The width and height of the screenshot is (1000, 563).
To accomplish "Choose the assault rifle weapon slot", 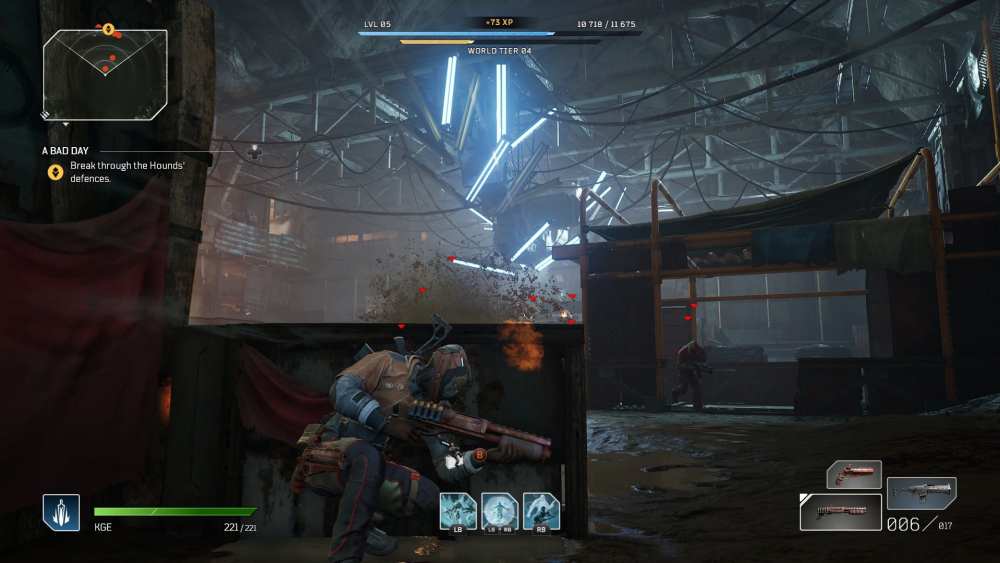I will pyautogui.click(x=921, y=493).
